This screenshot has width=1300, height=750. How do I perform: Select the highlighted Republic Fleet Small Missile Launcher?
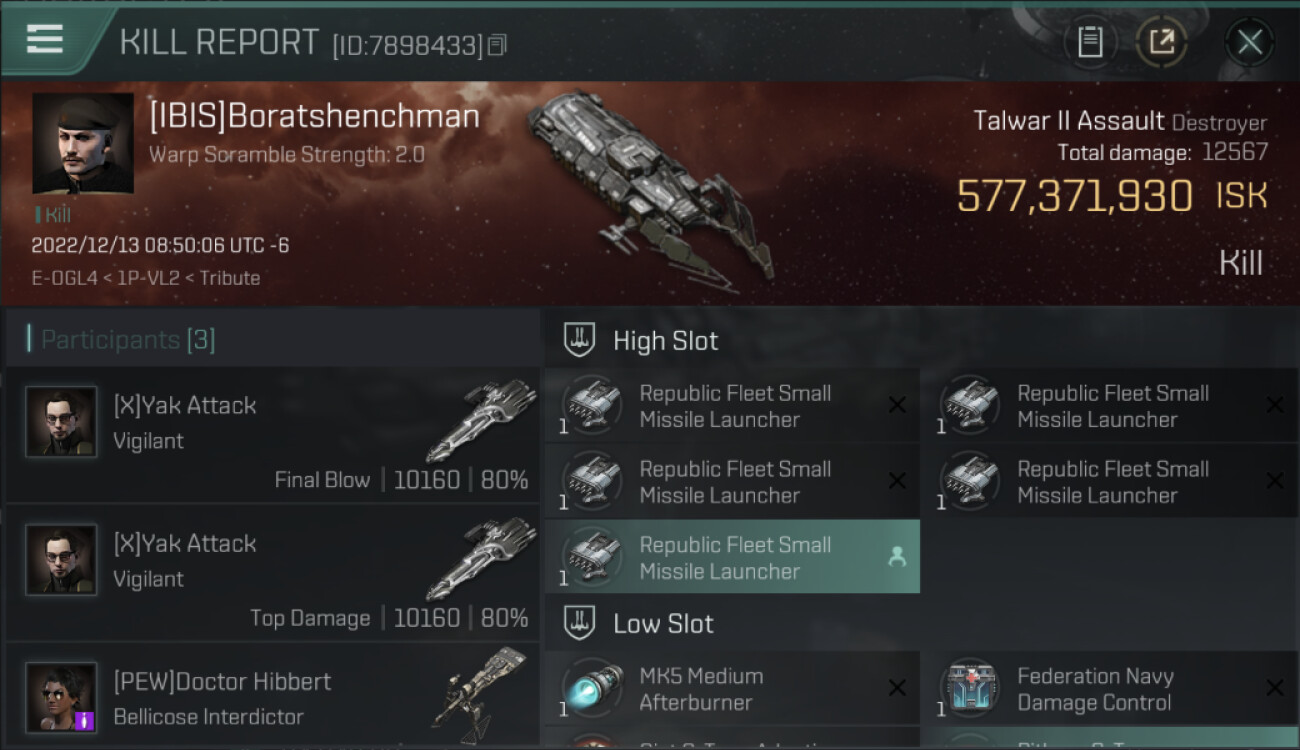(x=732, y=558)
